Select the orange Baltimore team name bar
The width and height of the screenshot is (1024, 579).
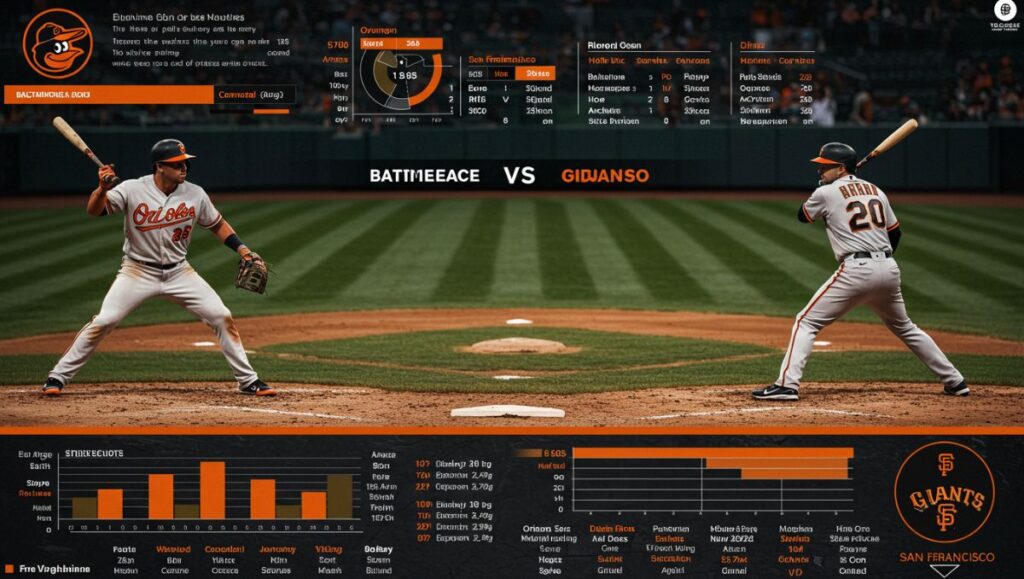109,95
